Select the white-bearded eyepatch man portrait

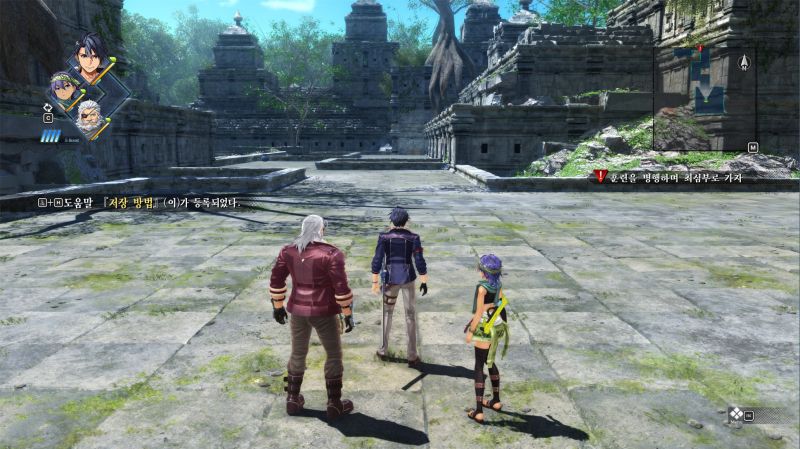(x=90, y=113)
